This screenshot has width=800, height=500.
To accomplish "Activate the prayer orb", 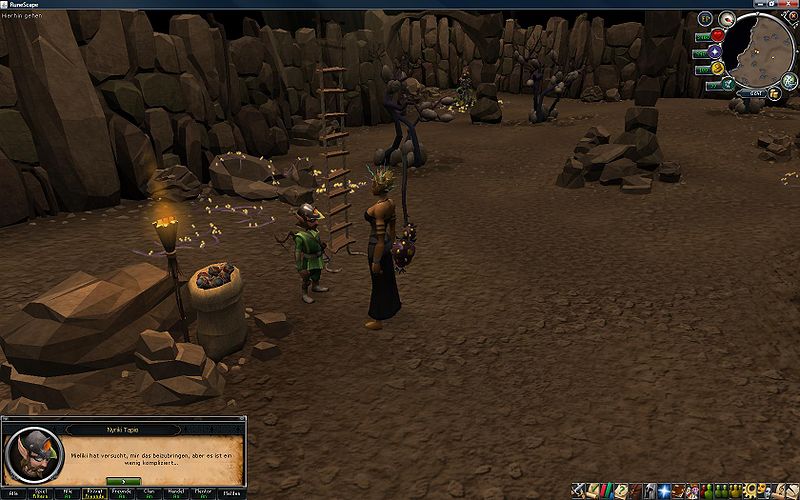I will pyautogui.click(x=715, y=52).
